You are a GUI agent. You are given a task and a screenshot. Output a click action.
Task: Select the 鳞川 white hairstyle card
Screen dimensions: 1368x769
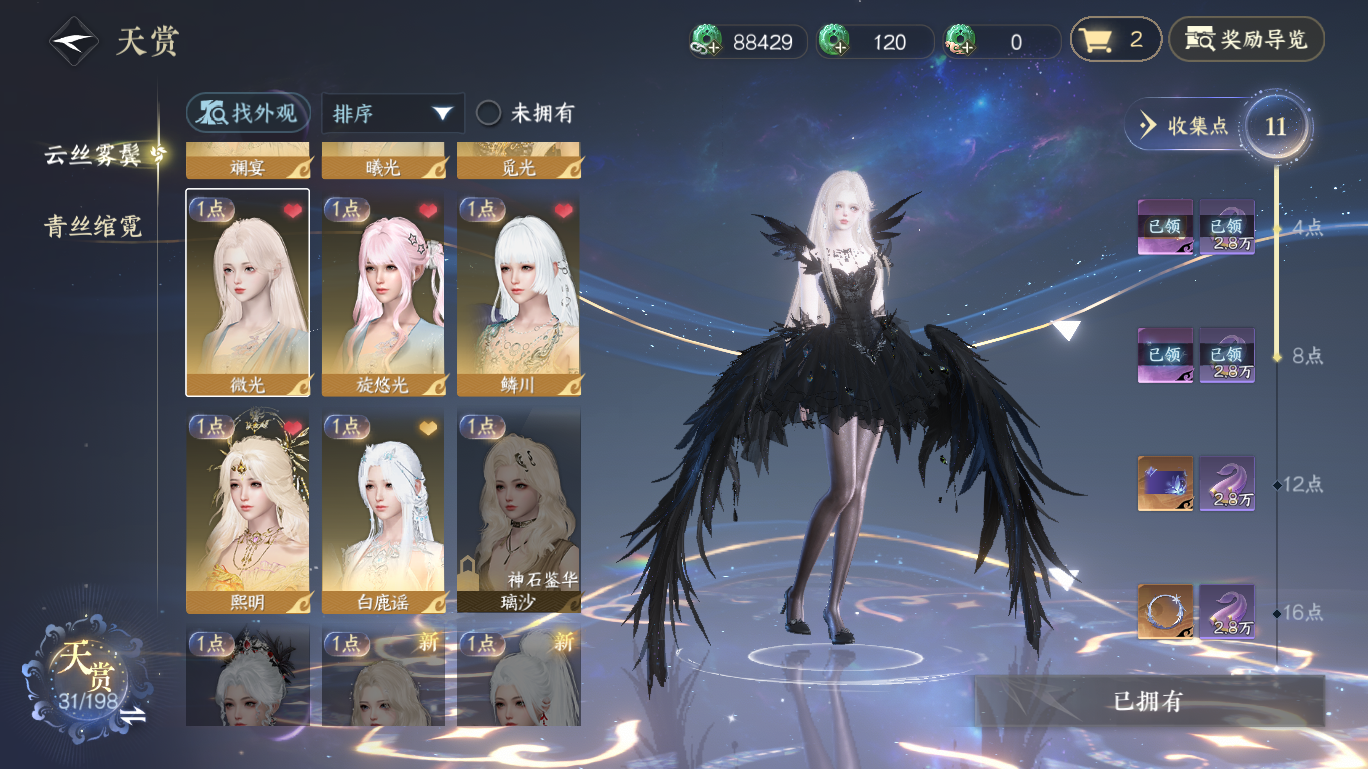click(519, 292)
